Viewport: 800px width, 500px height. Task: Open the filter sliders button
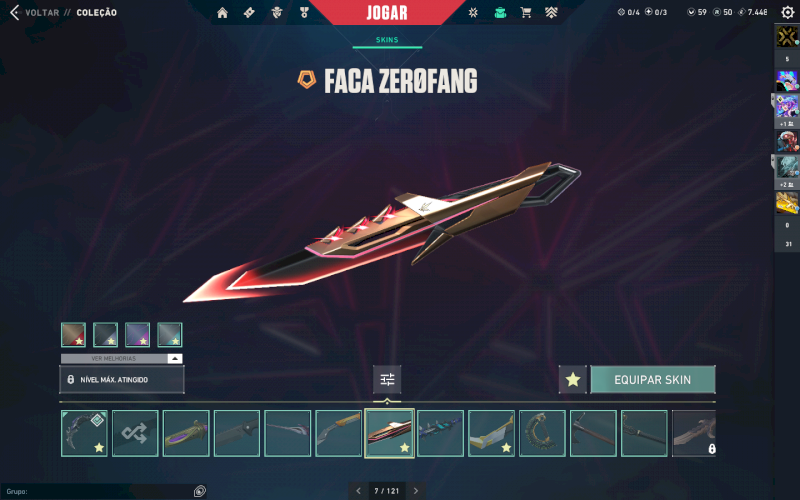387,379
